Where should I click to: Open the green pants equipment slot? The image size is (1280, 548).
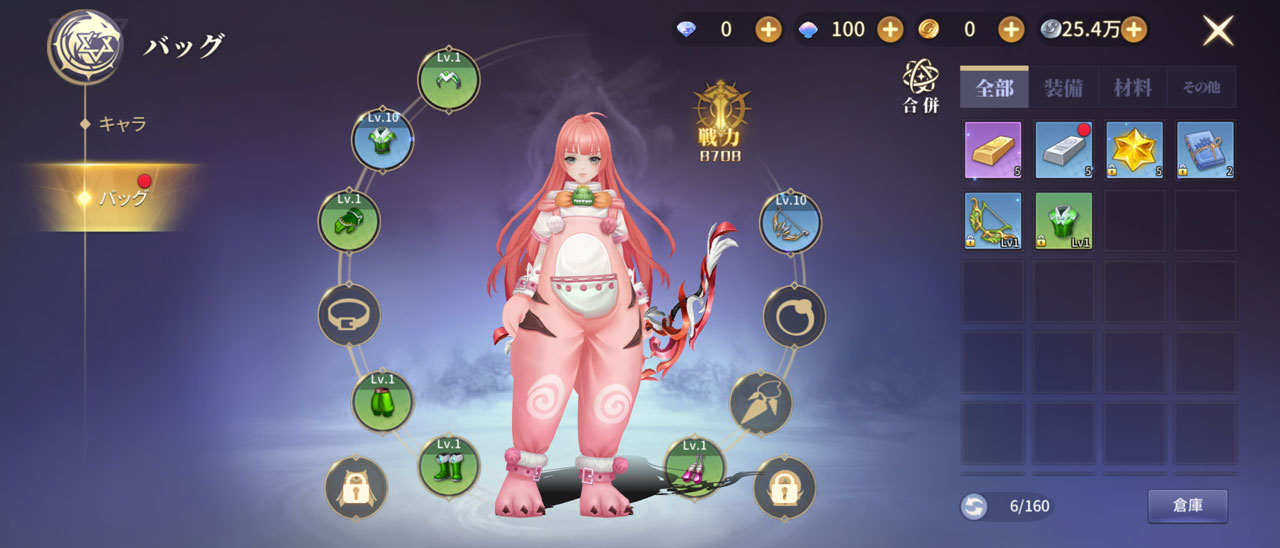coord(382,402)
